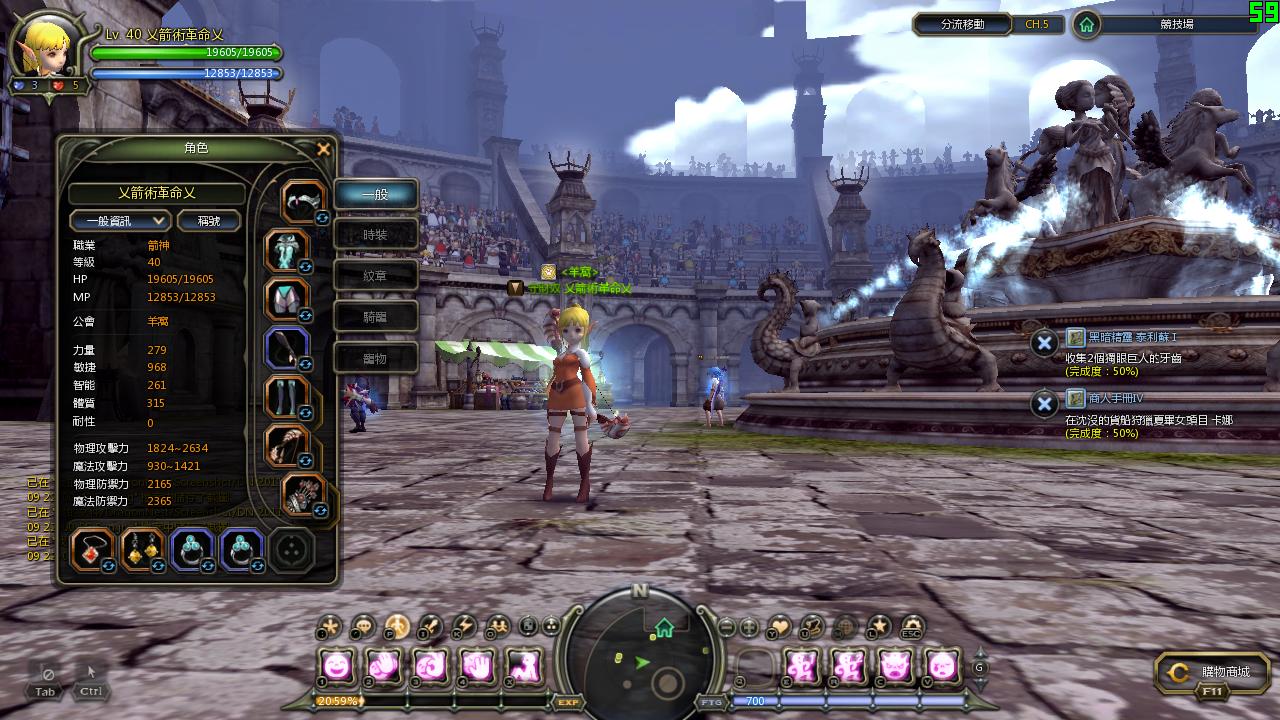Dismiss the 黑暗精靈 quest tracker entry
The image size is (1280, 720).
1044,343
